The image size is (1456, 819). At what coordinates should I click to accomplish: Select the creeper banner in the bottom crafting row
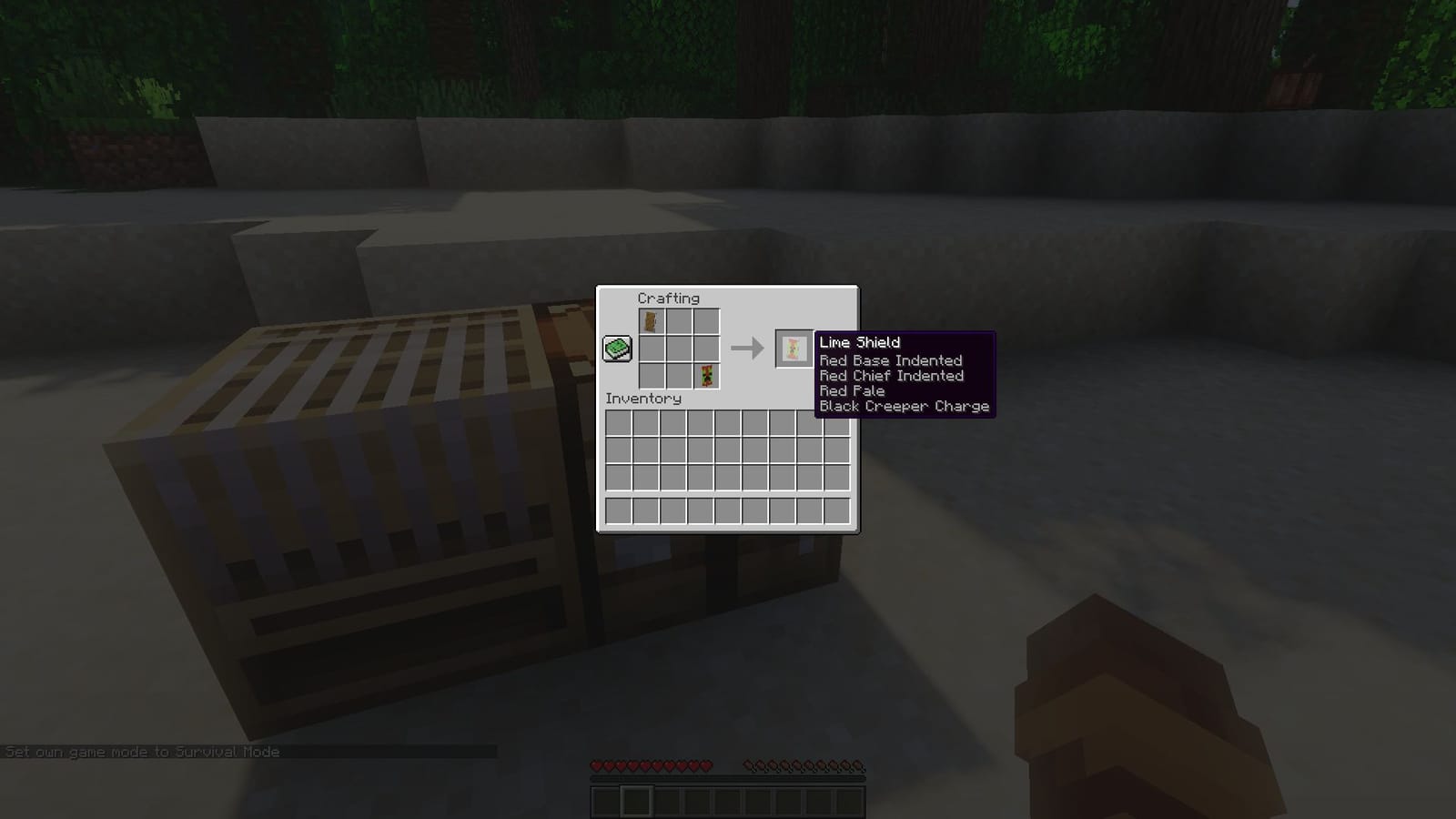[707, 377]
